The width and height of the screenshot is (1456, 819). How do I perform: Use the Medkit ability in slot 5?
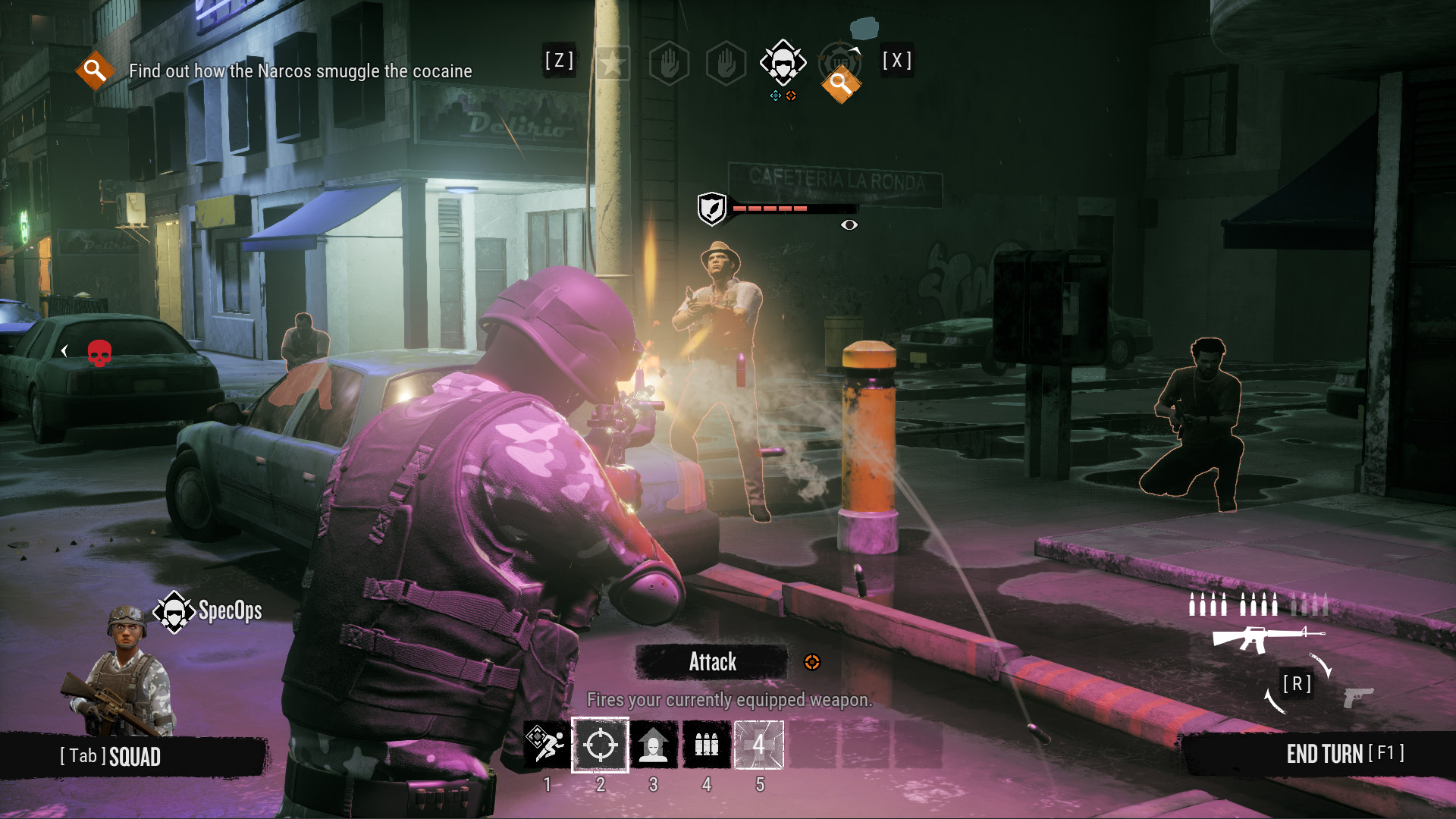[759, 745]
